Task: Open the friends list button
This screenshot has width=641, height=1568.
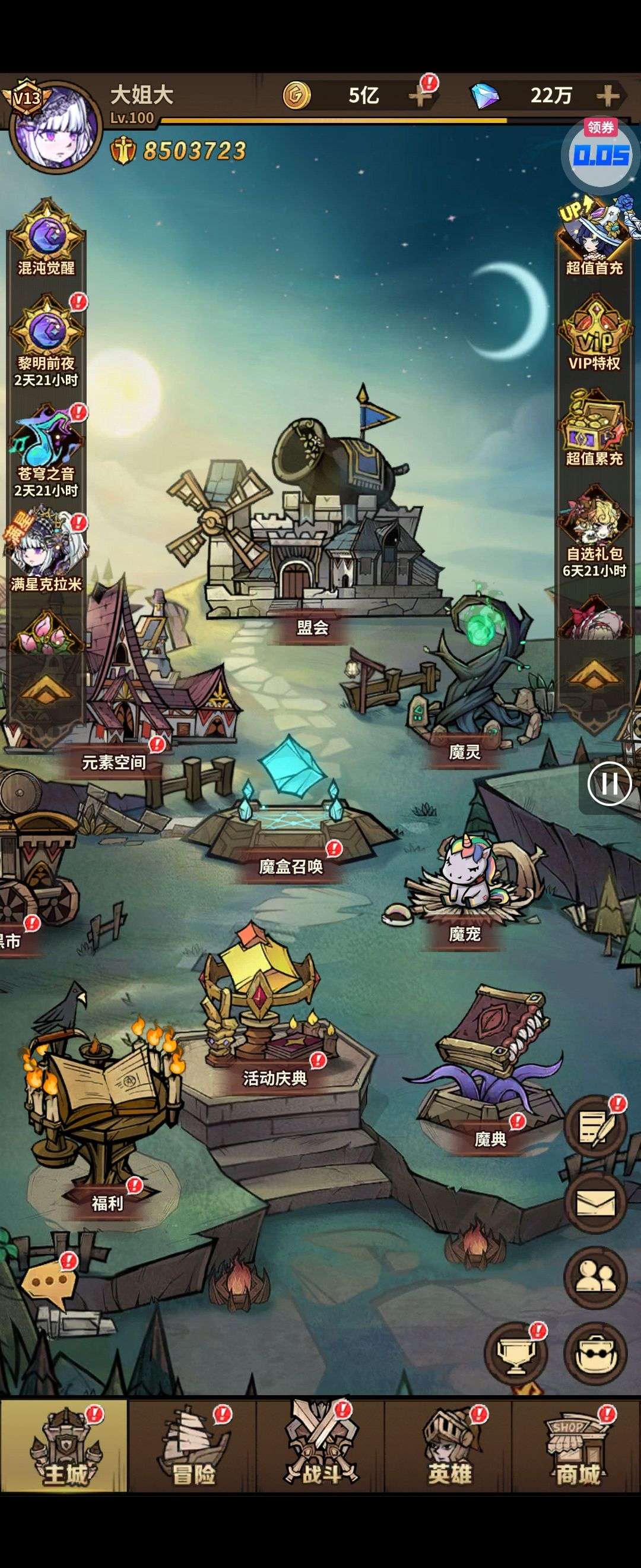Action: [595, 1278]
